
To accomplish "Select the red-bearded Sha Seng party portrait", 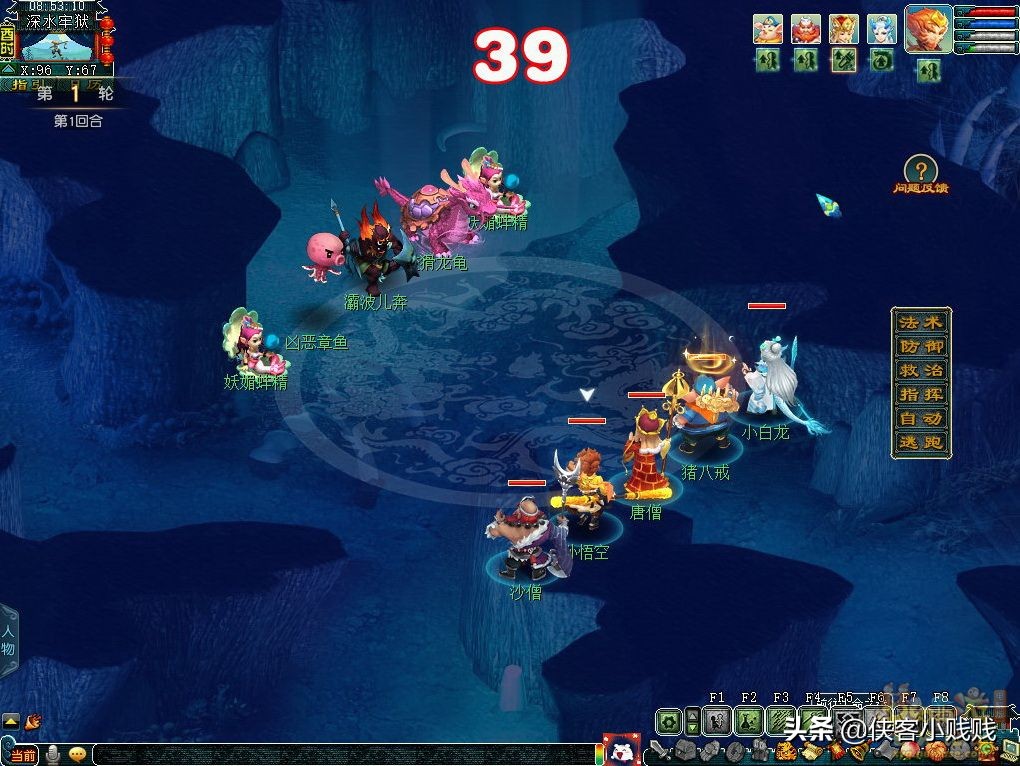I will pyautogui.click(x=806, y=28).
